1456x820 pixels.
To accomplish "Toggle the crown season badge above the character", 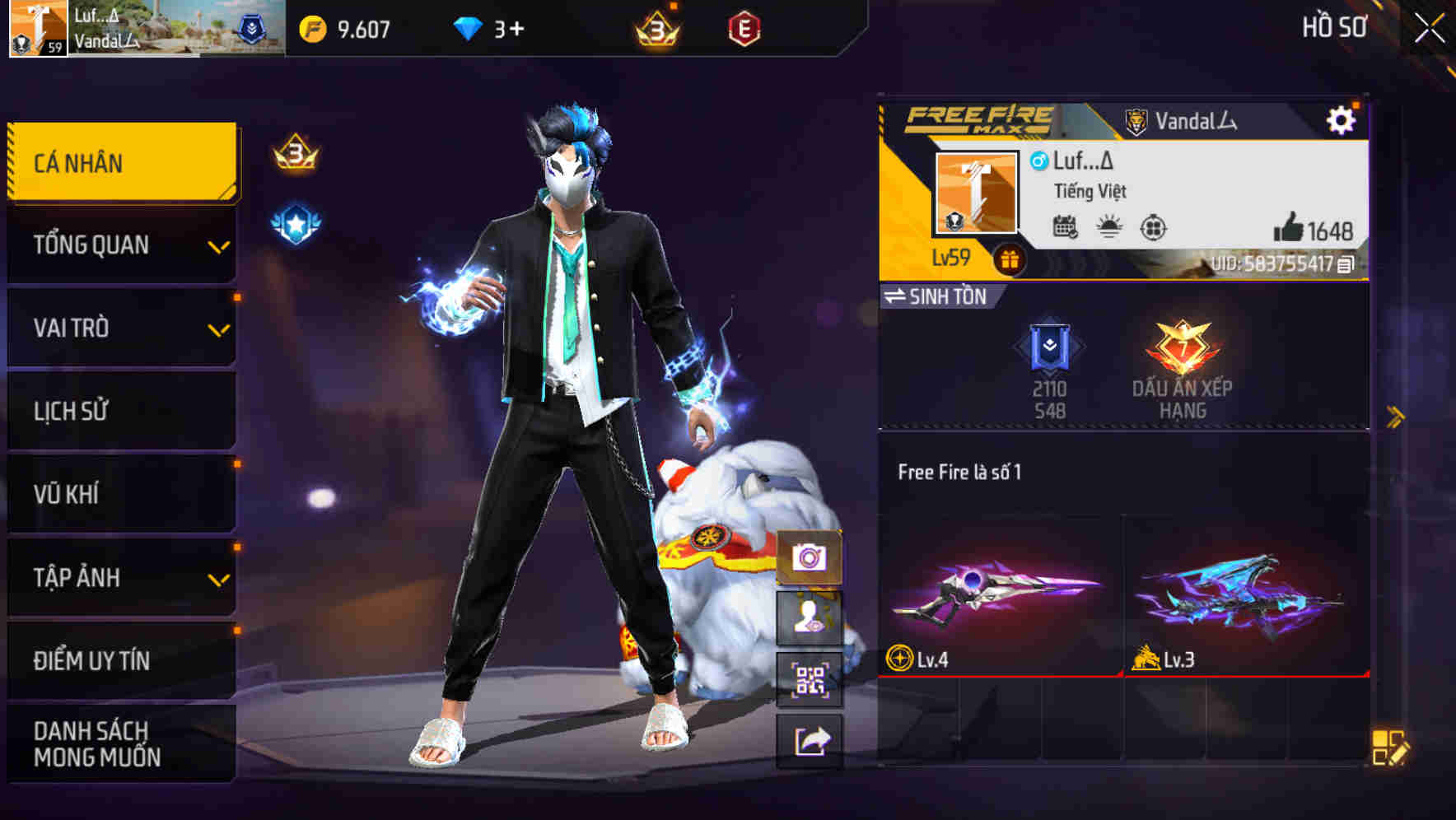I will [x=298, y=151].
